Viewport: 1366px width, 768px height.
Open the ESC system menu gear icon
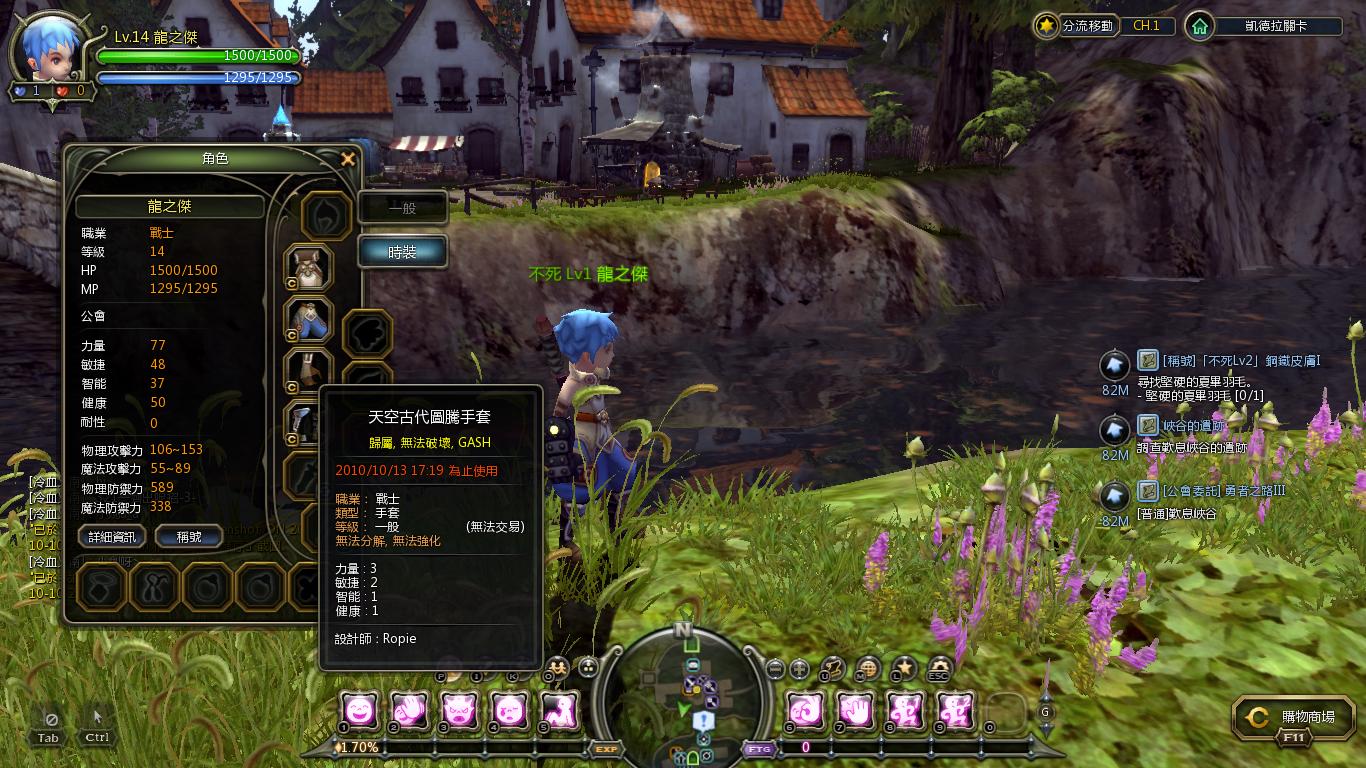click(939, 668)
